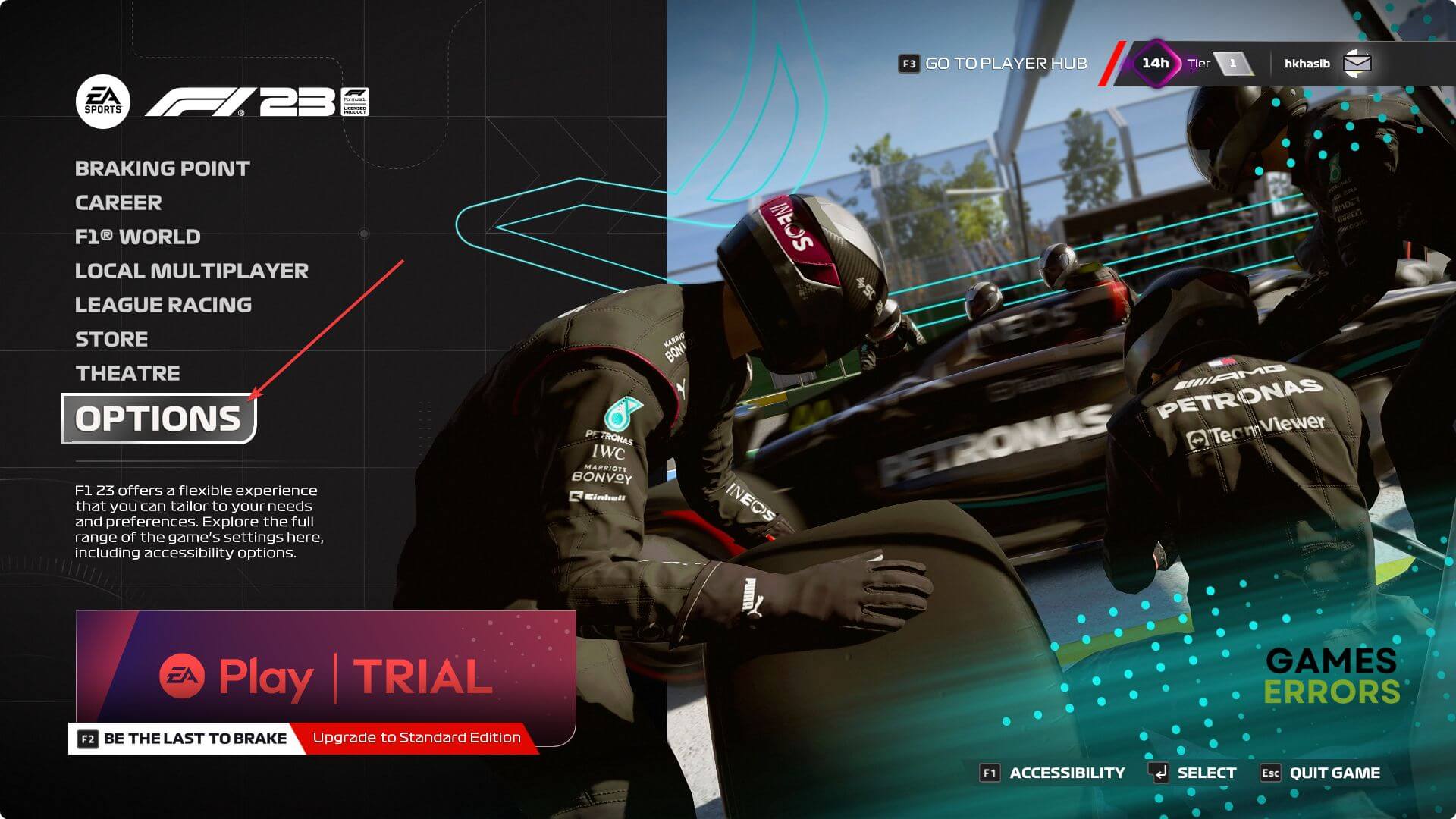Open League Racing
The width and height of the screenshot is (1456, 819).
(163, 305)
